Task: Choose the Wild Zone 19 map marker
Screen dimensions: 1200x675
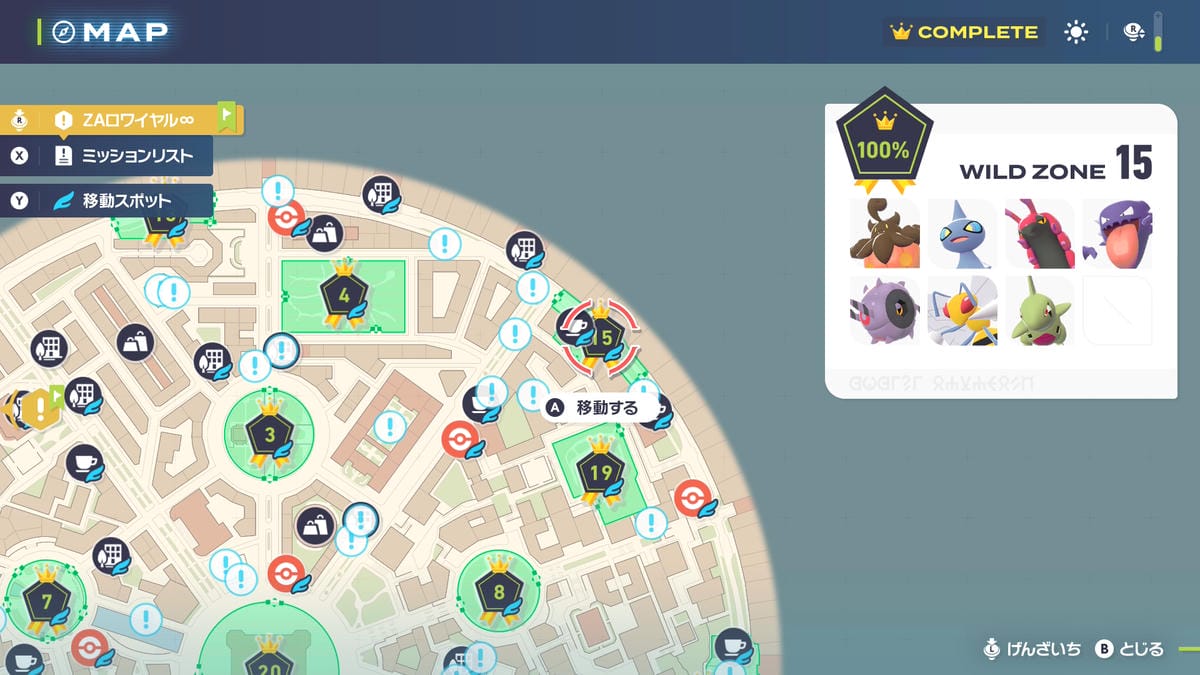Action: (x=600, y=471)
